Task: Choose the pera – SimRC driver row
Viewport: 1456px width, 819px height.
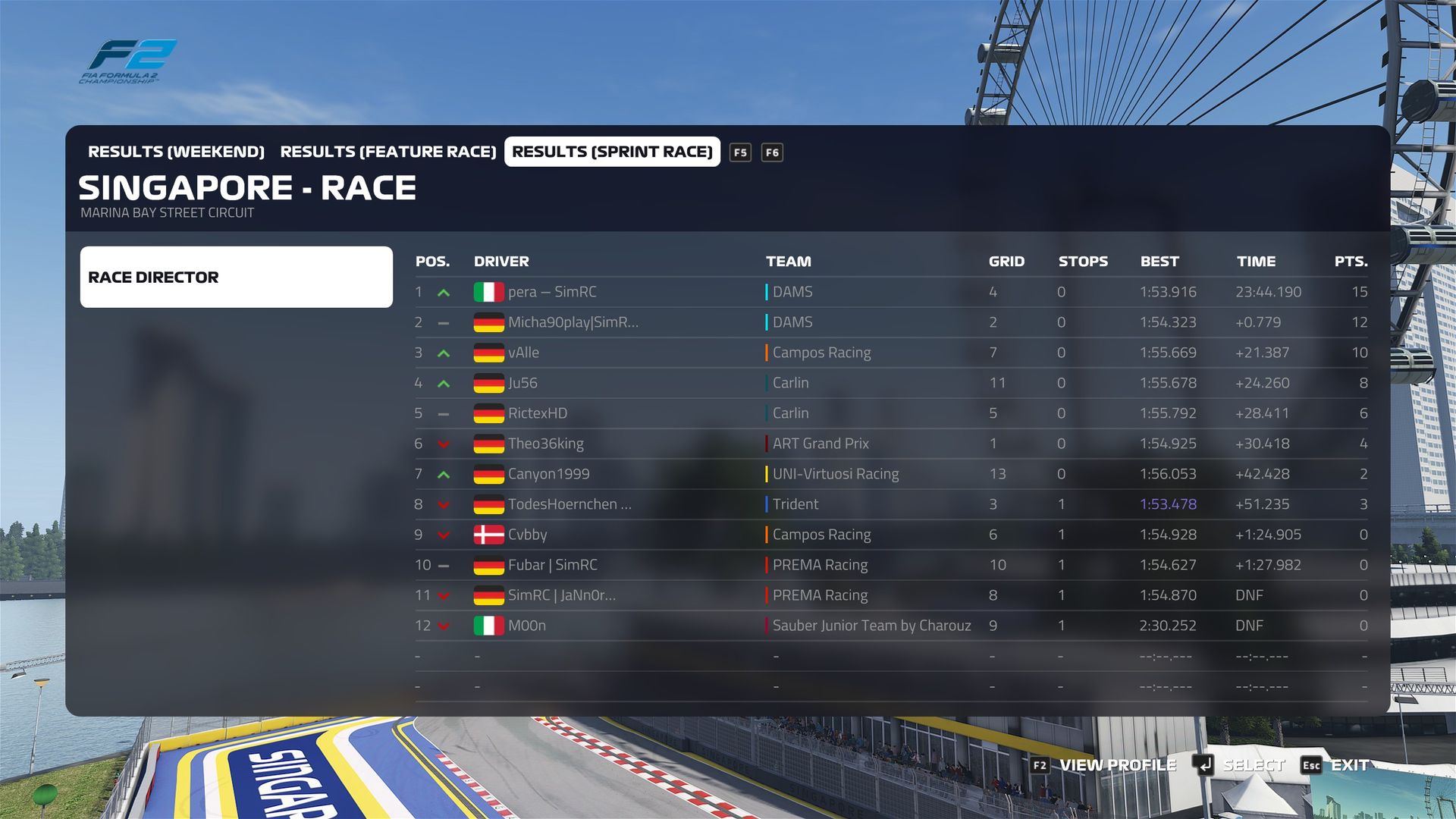Action: pos(552,292)
